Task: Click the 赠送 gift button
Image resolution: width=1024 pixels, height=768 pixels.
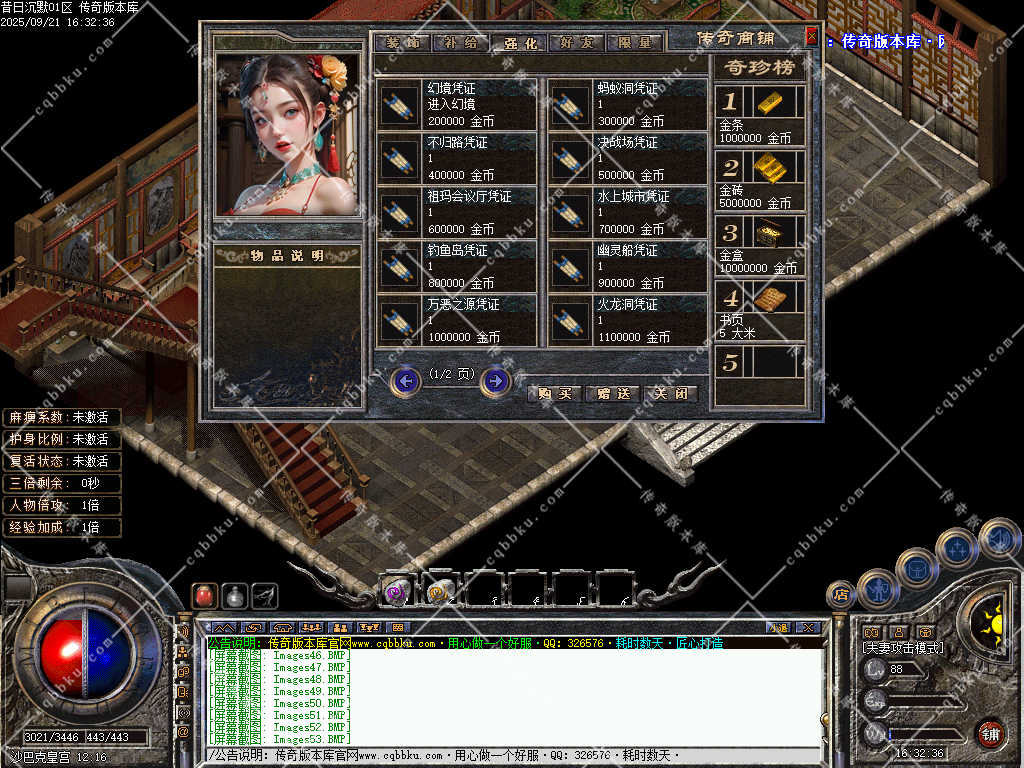Action: pos(612,393)
